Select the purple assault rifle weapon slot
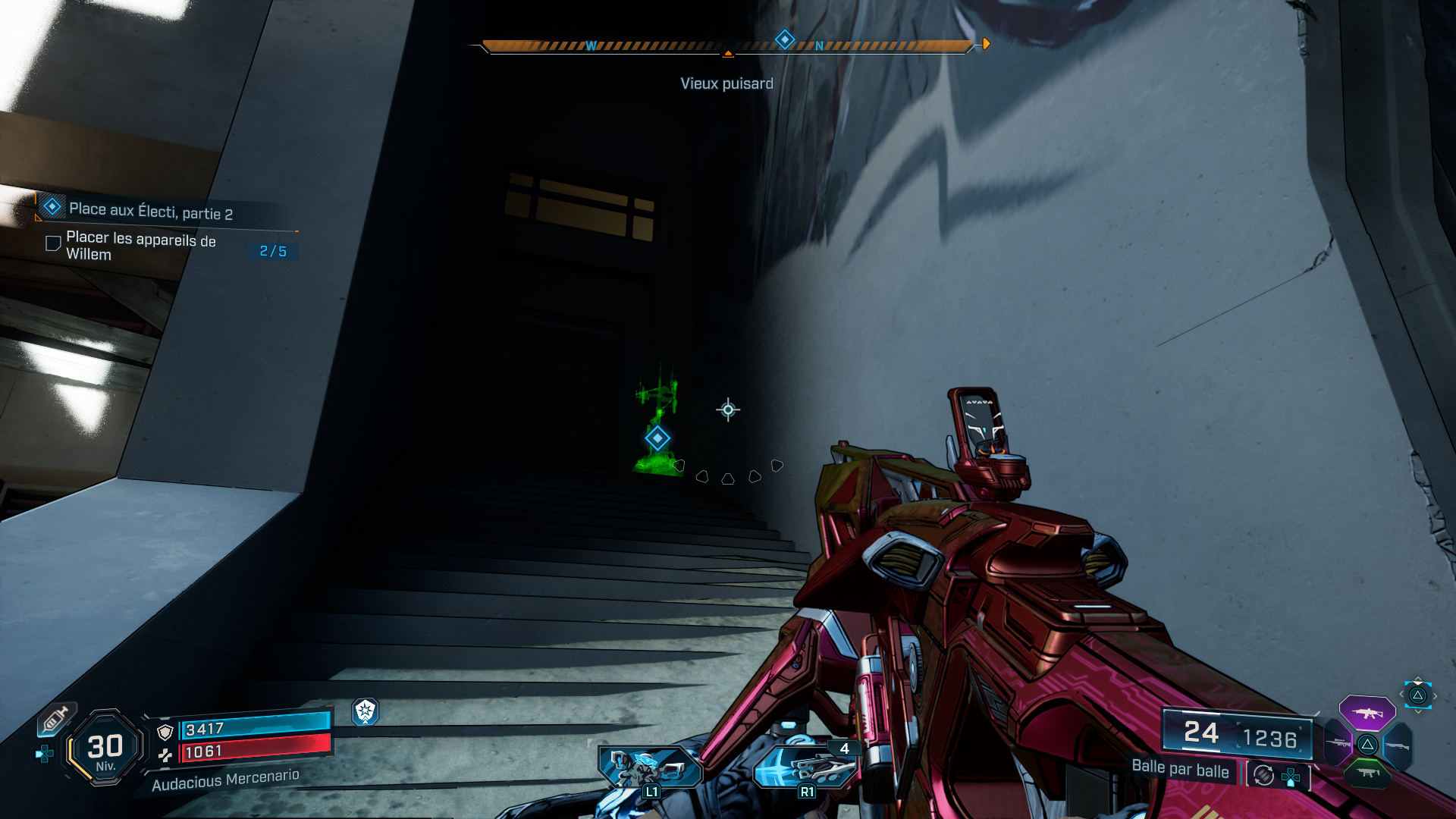 coord(1367,713)
